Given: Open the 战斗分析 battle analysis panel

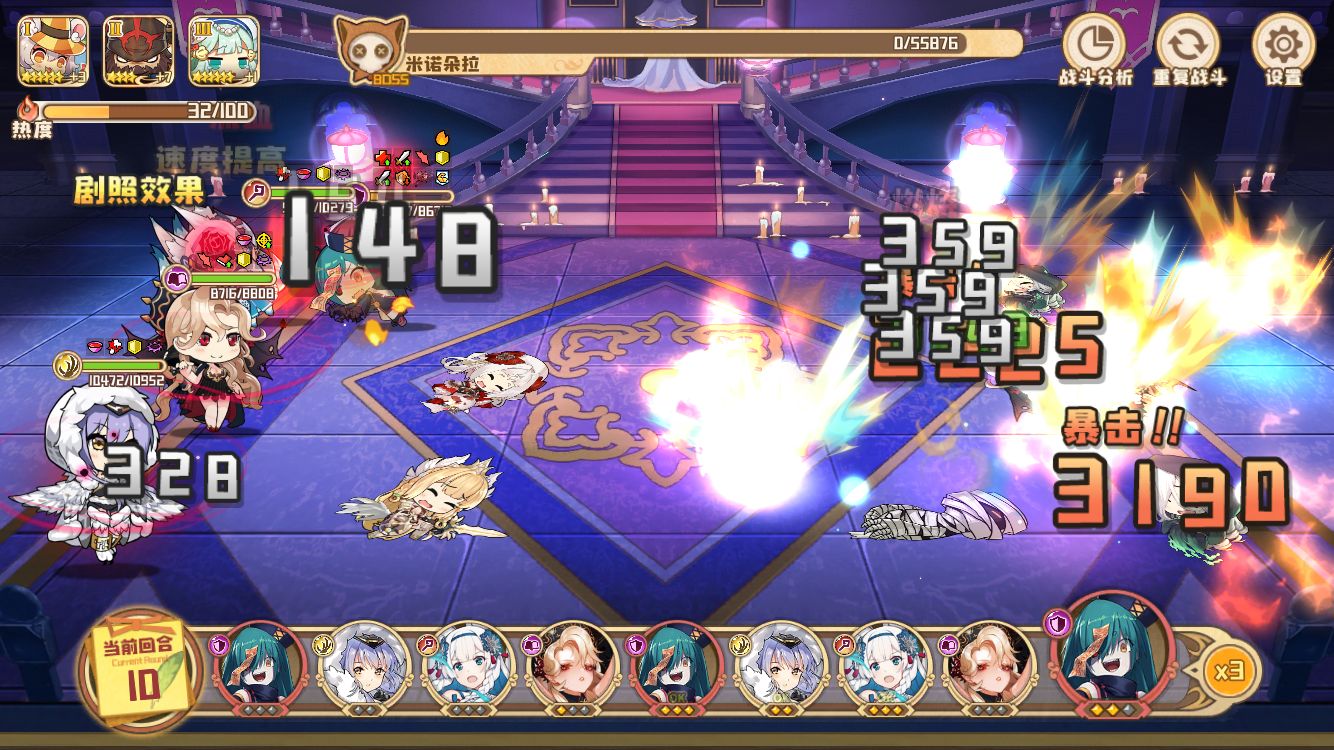Looking at the screenshot, I should coord(1094,46).
